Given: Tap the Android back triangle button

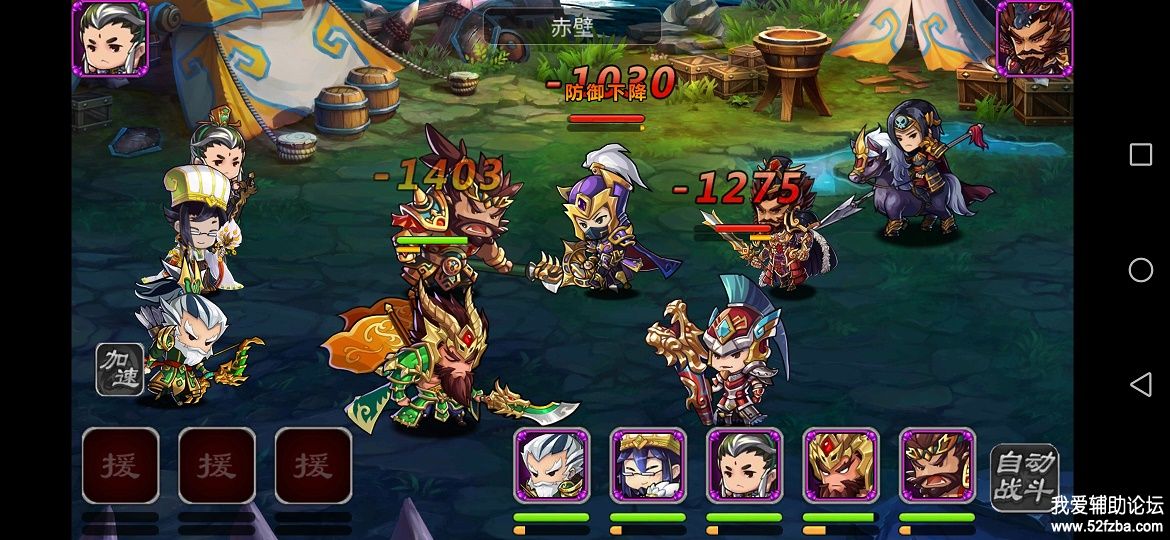Looking at the screenshot, I should [1140, 384].
